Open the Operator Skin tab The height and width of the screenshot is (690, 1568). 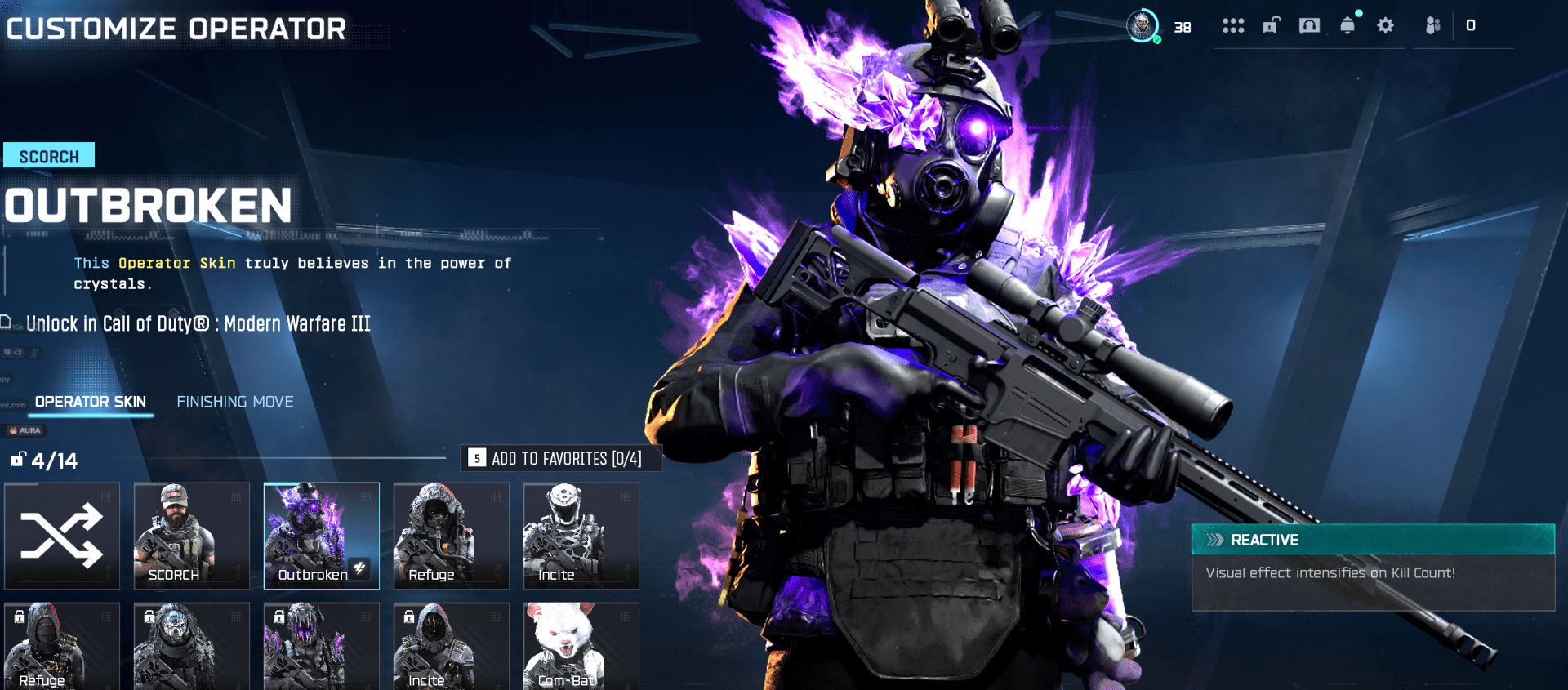coord(91,402)
